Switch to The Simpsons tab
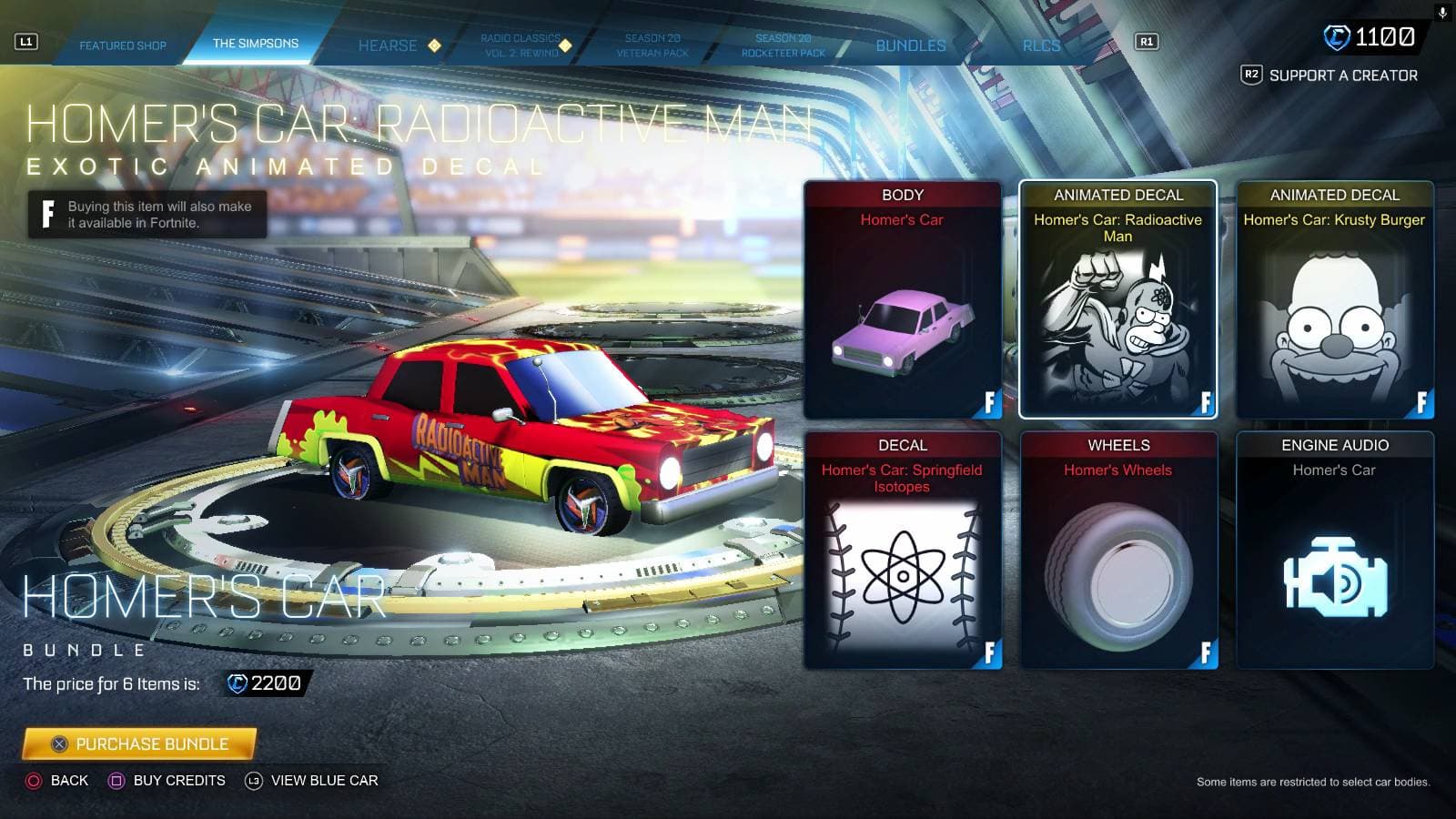 (x=256, y=42)
